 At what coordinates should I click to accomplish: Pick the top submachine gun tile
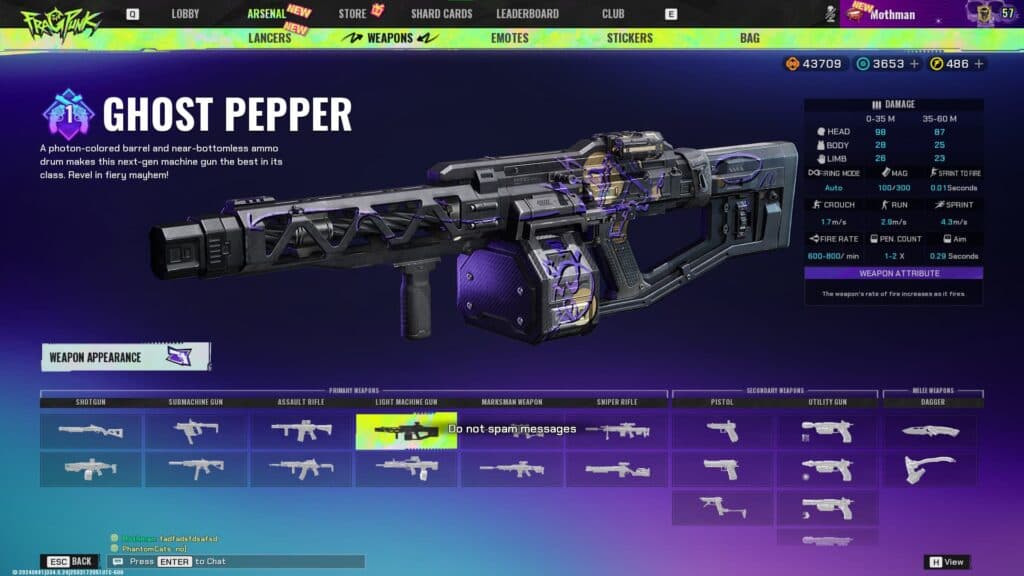coord(195,430)
